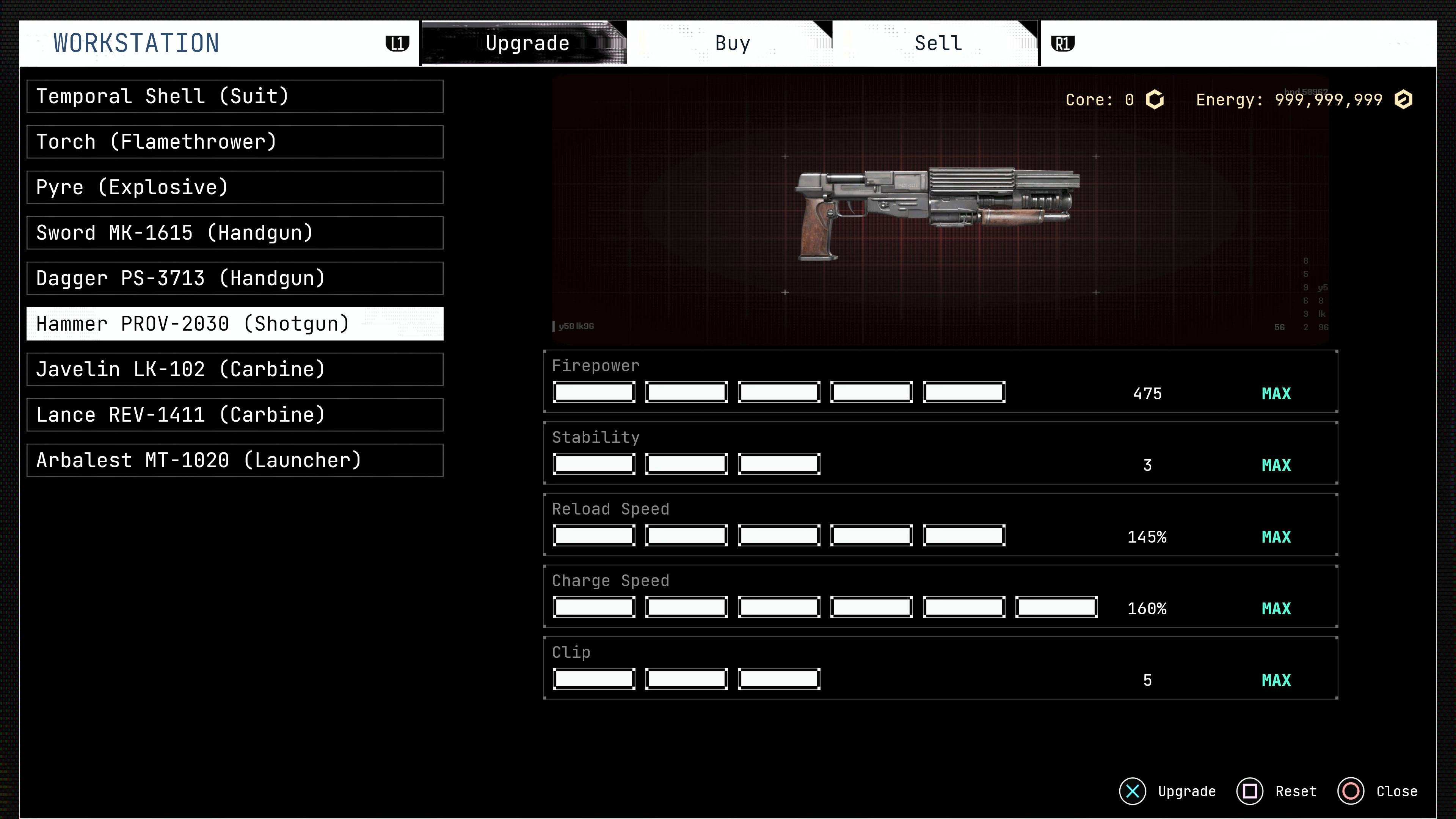
Task: Select the Firepower upgrade row
Action: tap(940, 381)
